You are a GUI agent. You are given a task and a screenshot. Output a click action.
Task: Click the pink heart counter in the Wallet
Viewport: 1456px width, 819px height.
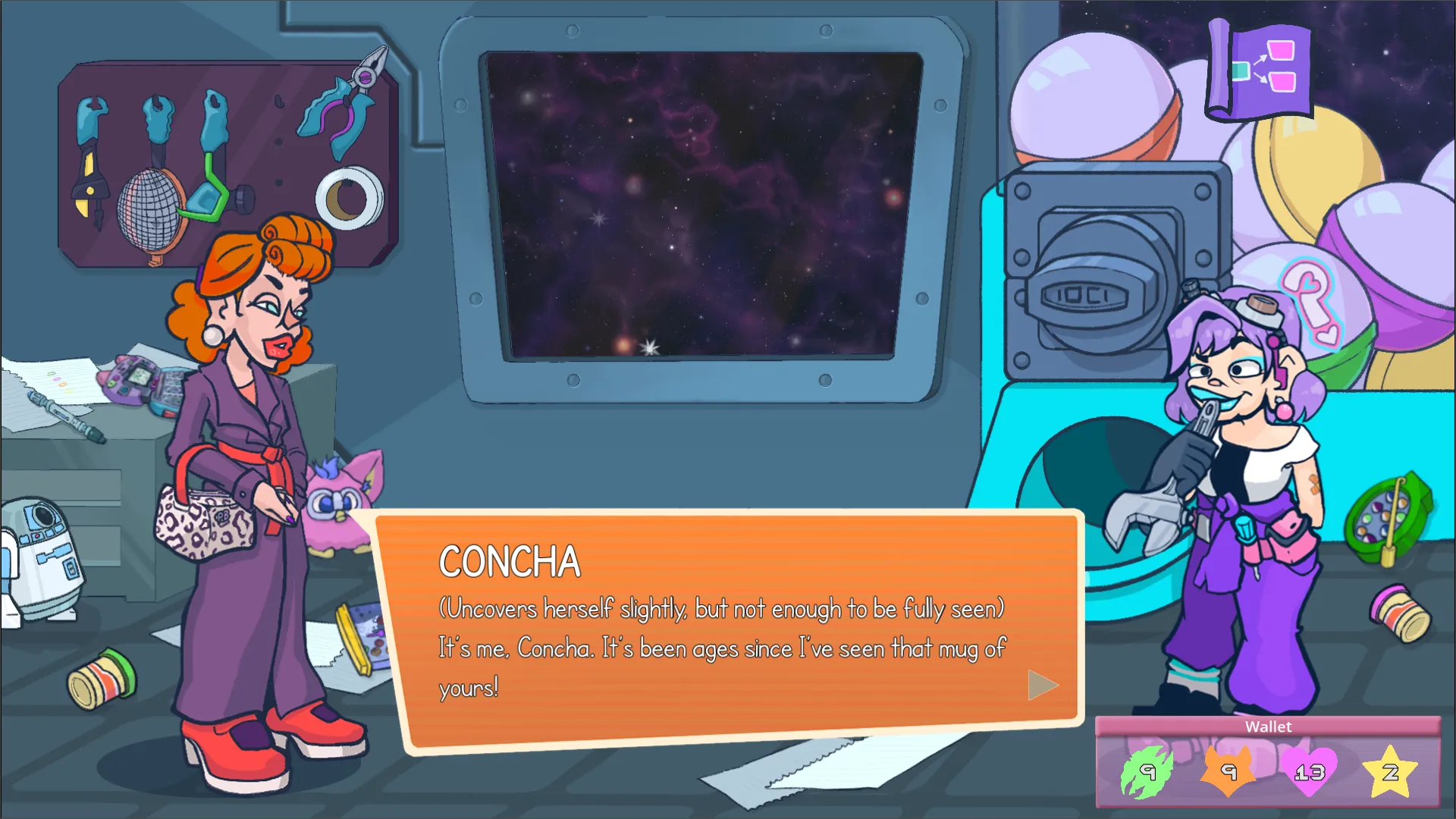point(1310,772)
